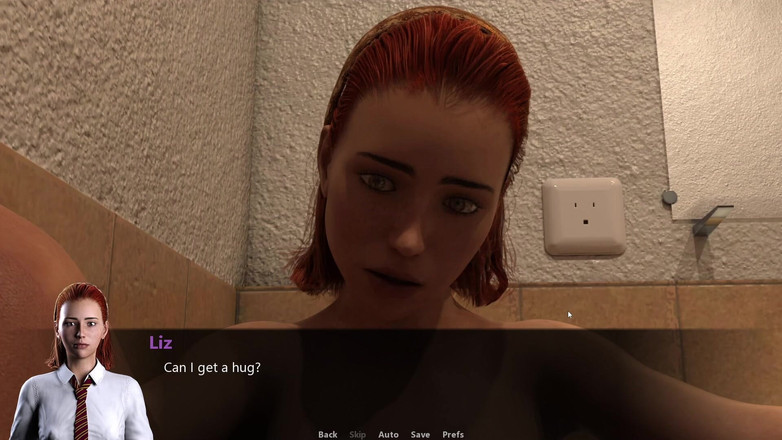Open the Prefs settings menu
782x440 pixels.
point(453,434)
